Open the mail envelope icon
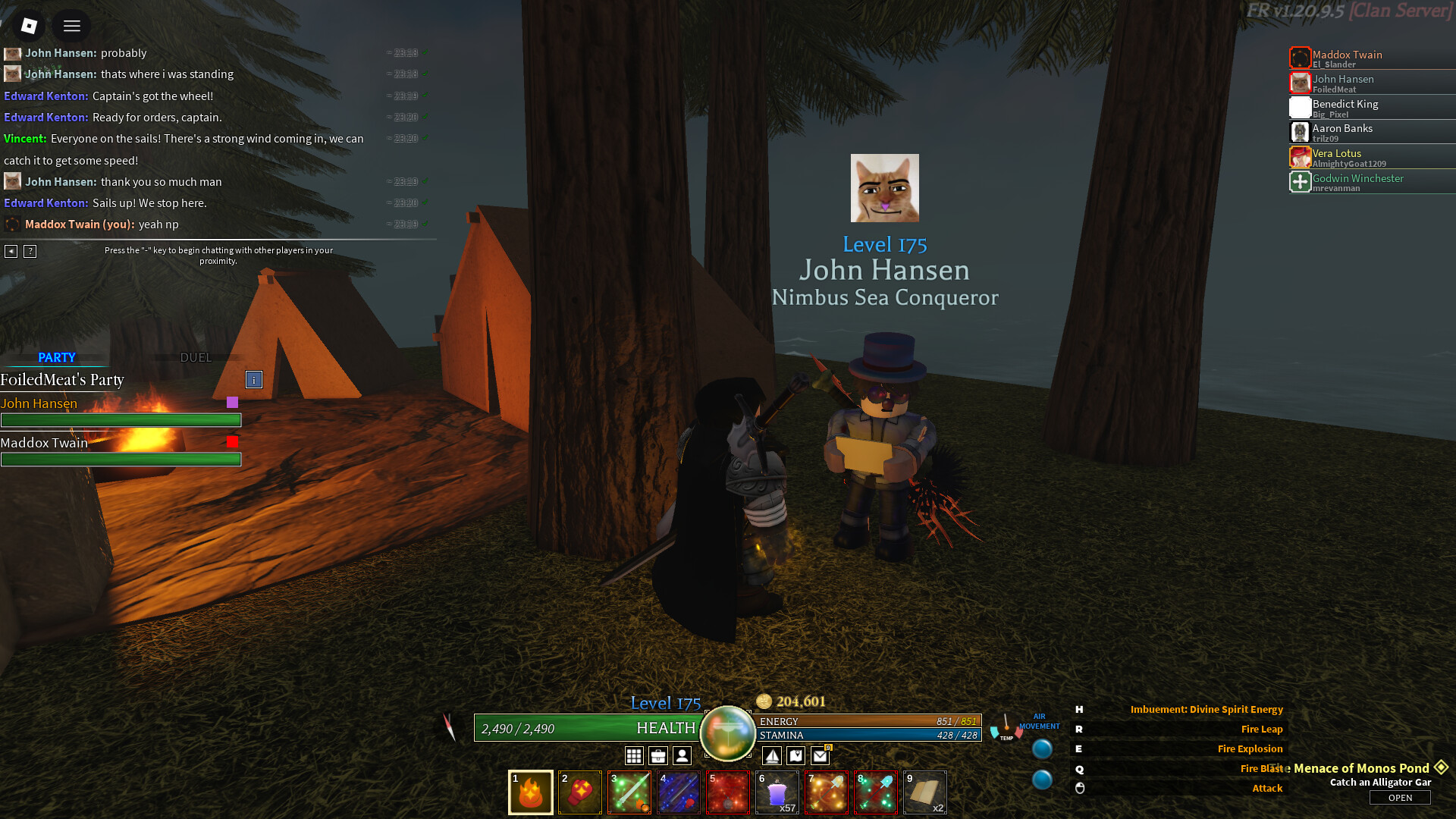Viewport: 1456px width, 819px height. [x=820, y=755]
